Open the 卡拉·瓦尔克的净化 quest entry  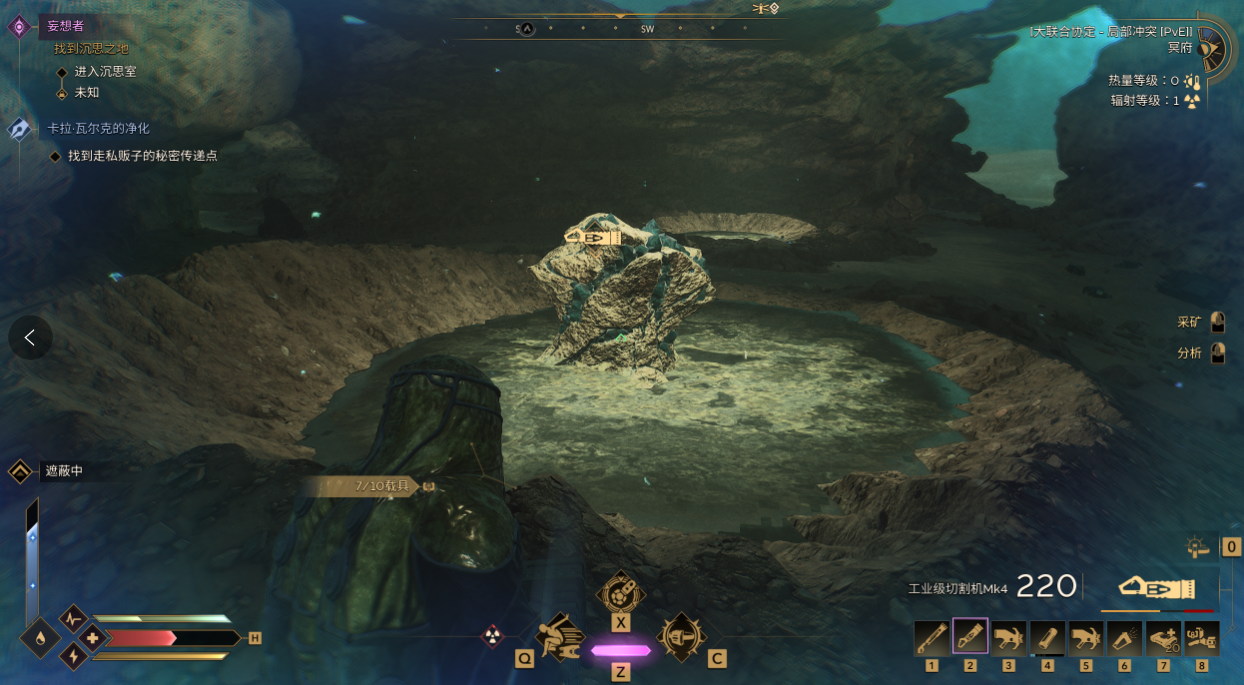[98, 129]
